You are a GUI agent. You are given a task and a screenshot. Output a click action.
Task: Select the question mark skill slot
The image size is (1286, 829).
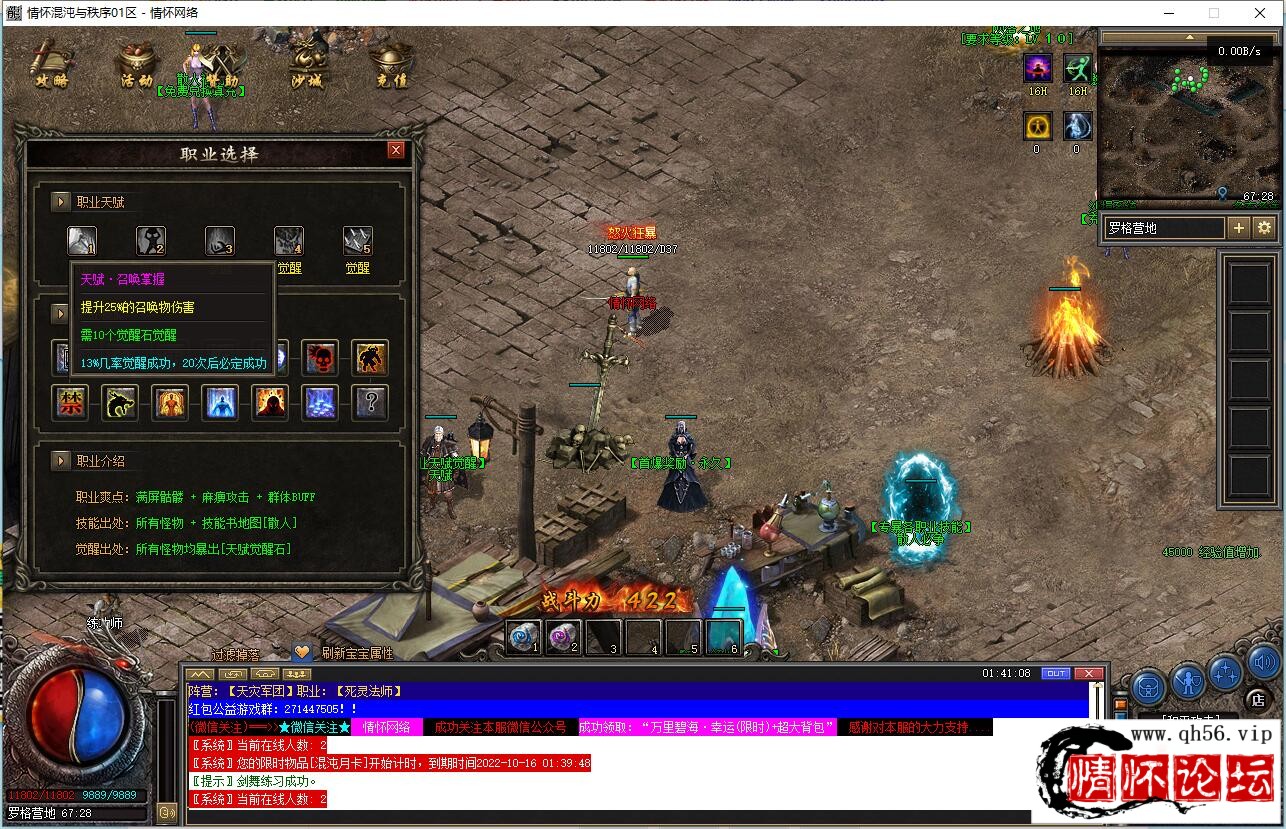370,402
